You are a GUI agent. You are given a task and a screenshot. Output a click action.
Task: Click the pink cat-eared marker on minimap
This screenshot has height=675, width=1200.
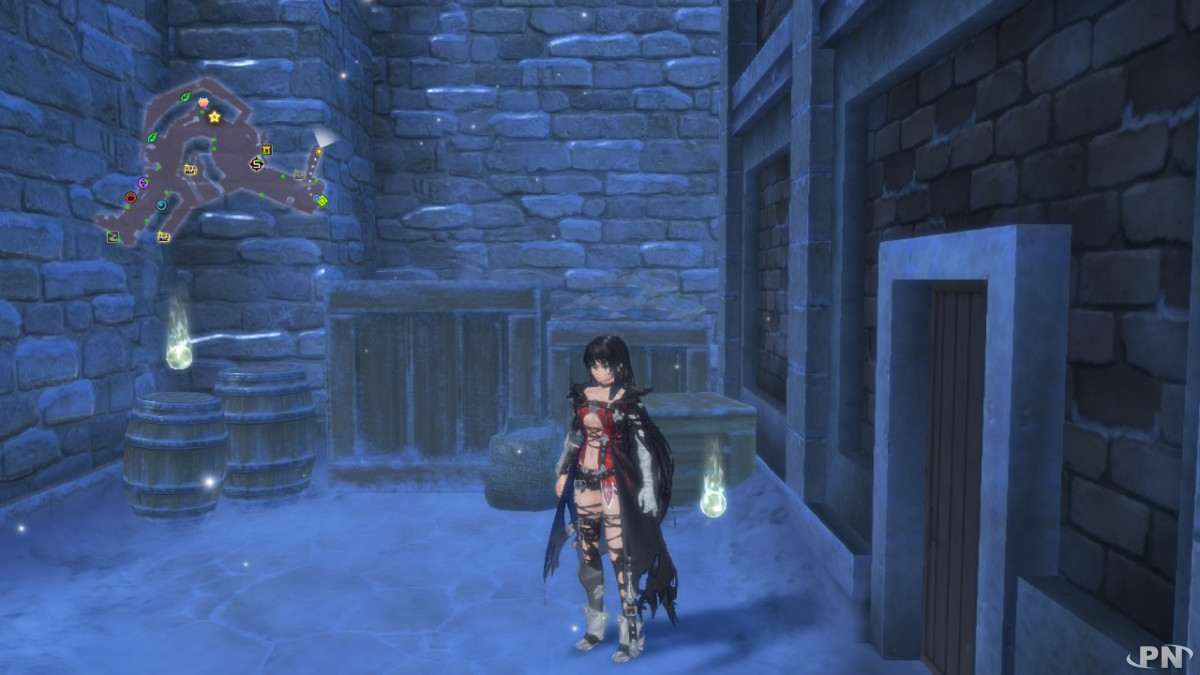coord(203,102)
